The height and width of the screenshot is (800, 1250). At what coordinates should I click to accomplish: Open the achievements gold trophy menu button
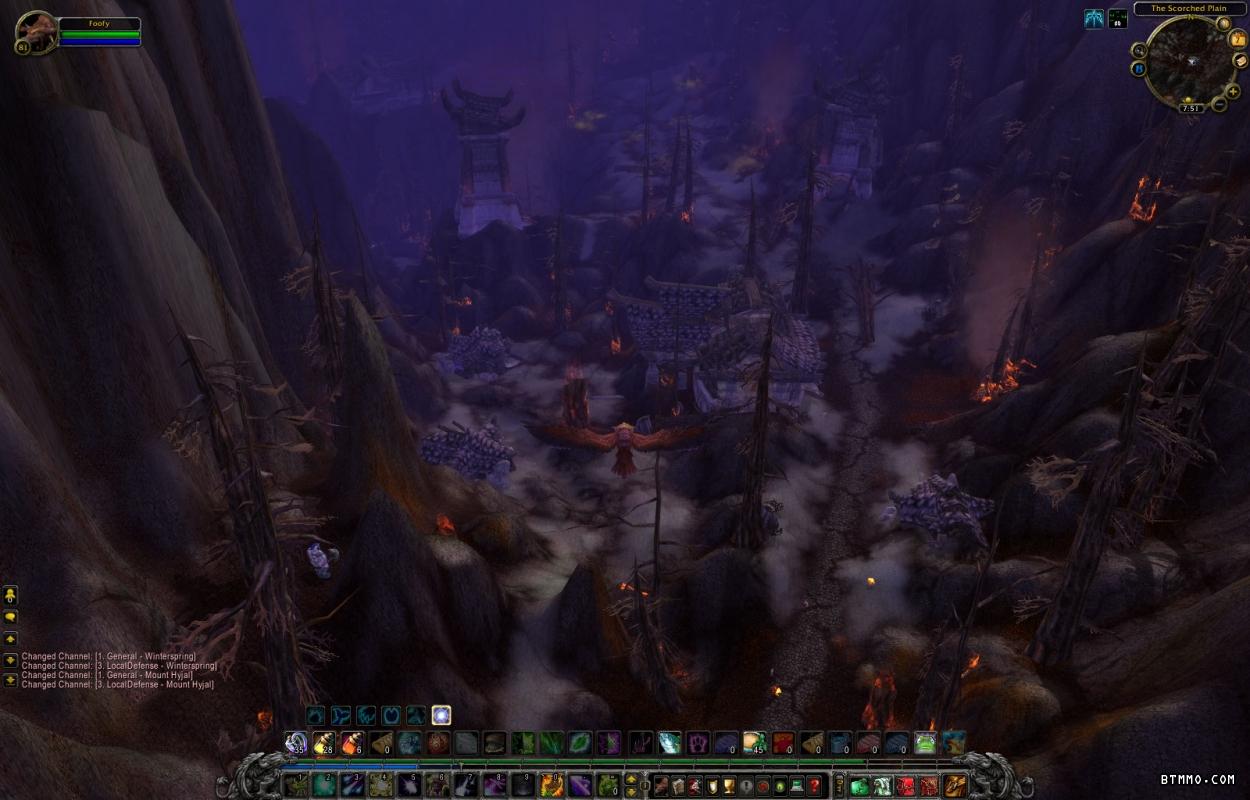(729, 785)
